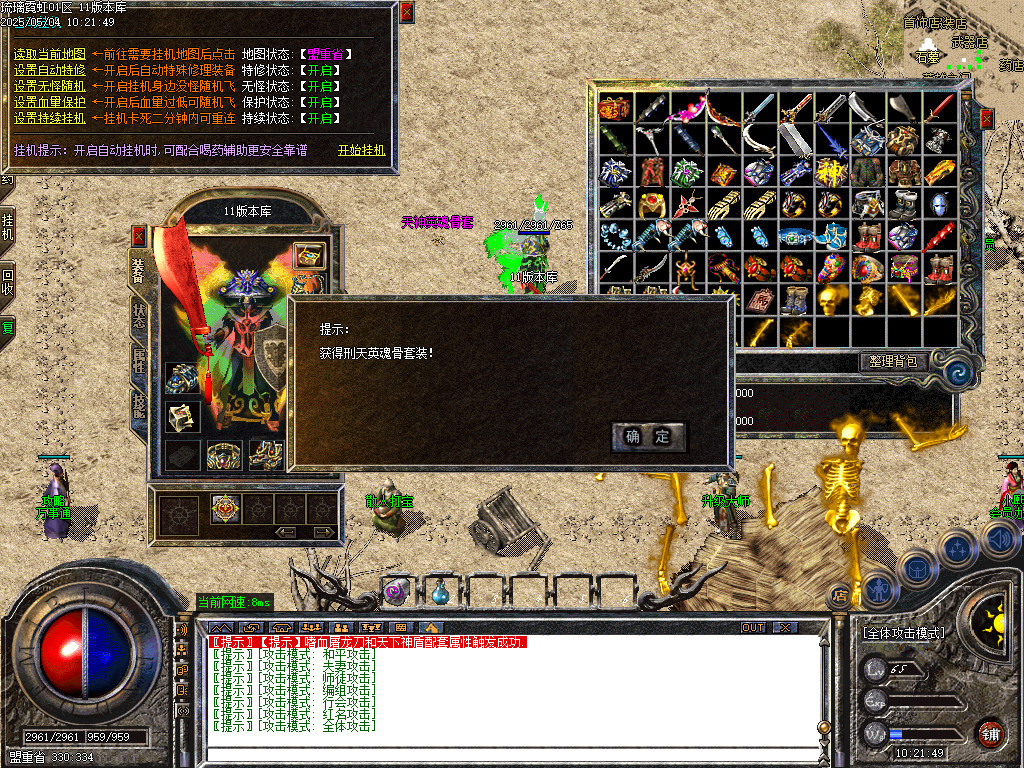This screenshot has width=1024, height=768.
Task: Open the 回收 recycle side button
Action: pos(8,282)
